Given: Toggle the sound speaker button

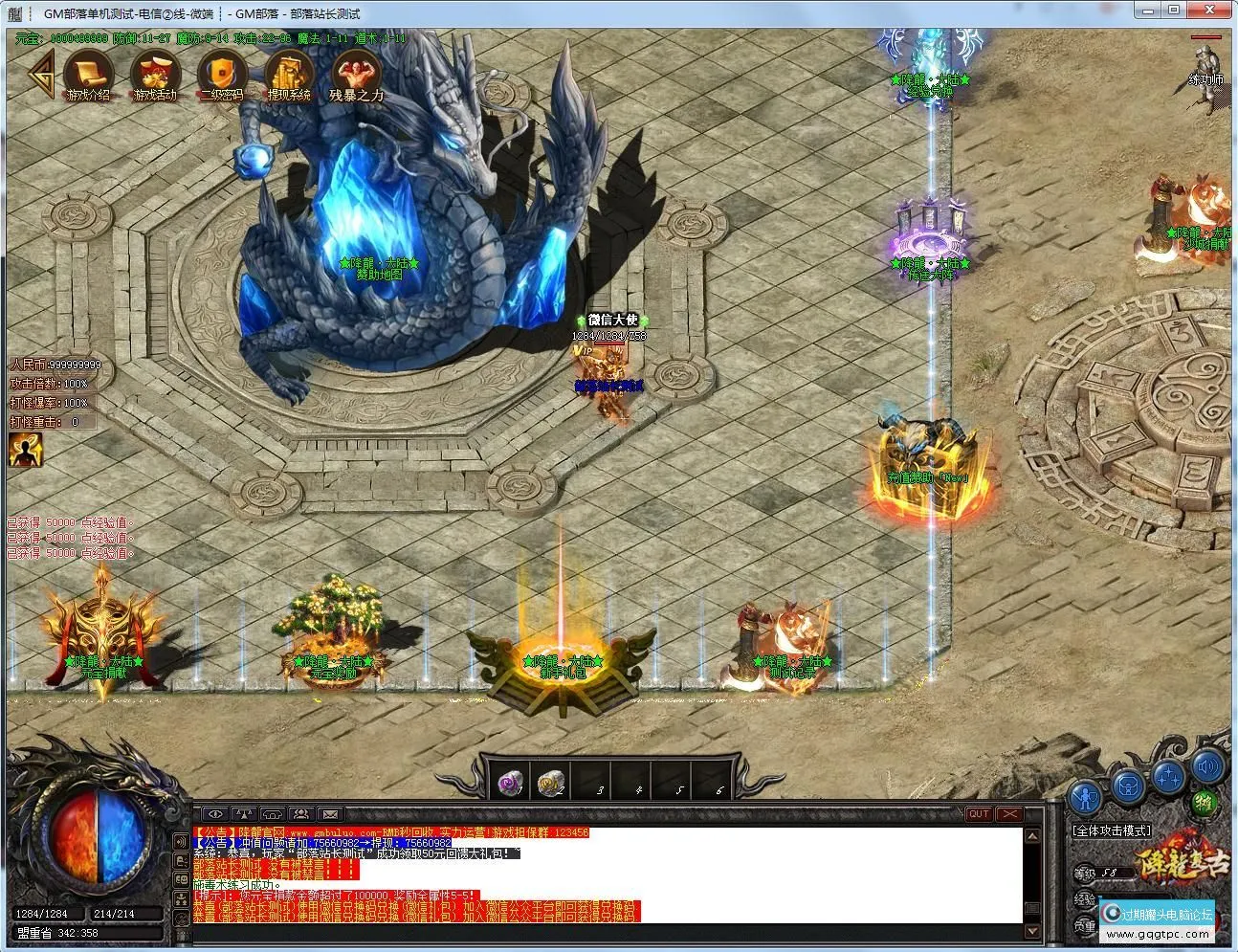Looking at the screenshot, I should pyautogui.click(x=1207, y=765).
